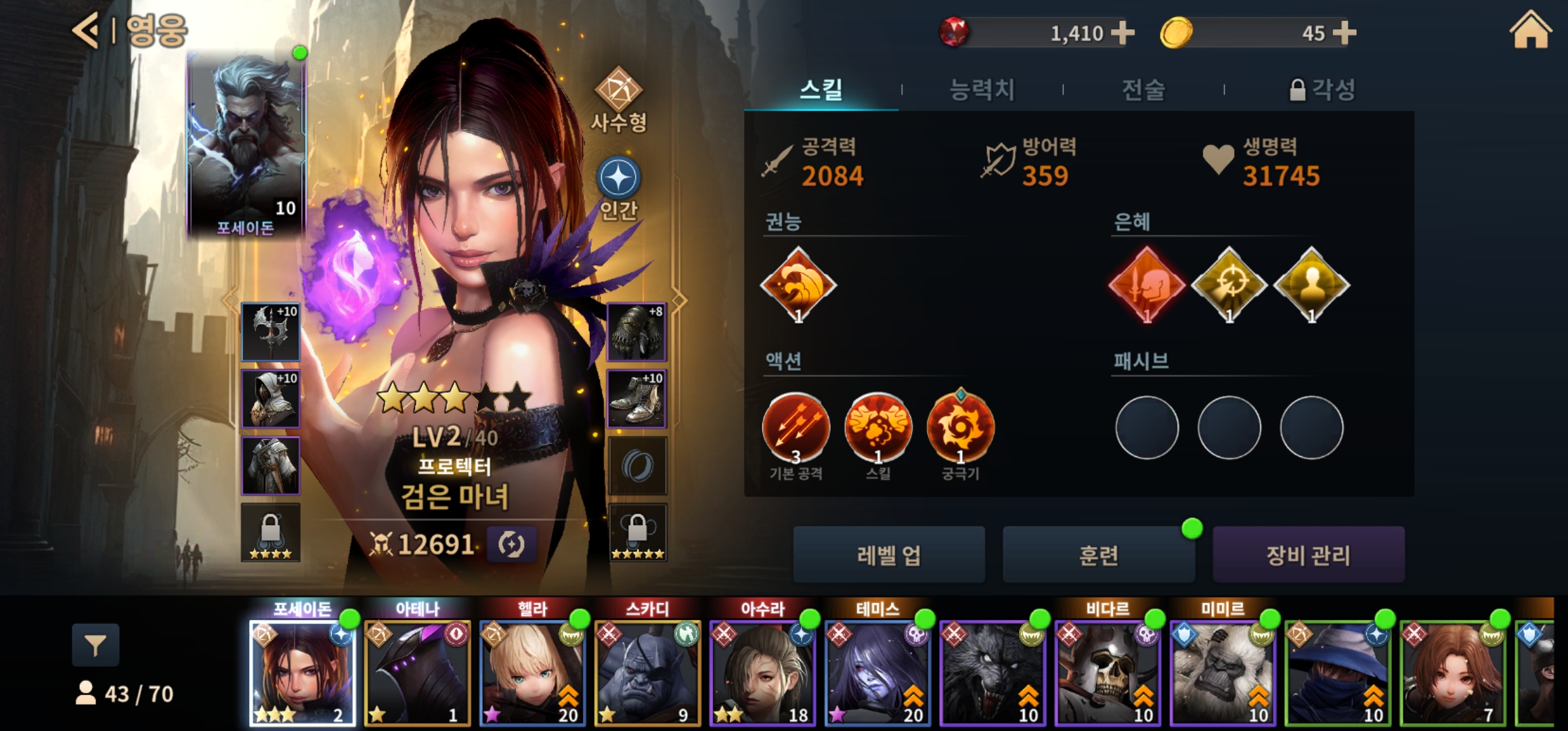
Task: Add more gold coins
Action: [1344, 32]
